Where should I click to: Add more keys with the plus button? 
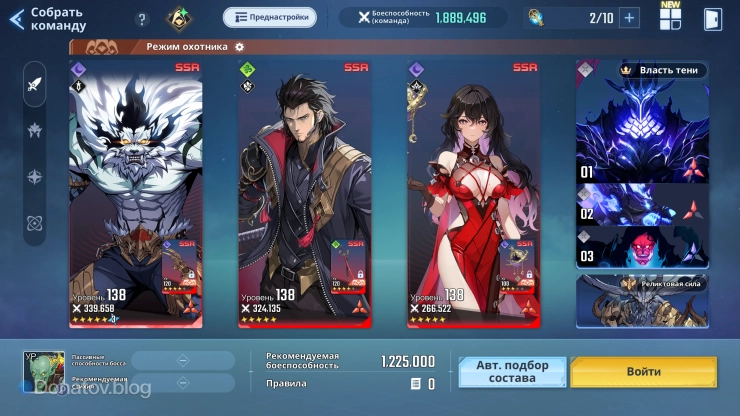pos(629,17)
